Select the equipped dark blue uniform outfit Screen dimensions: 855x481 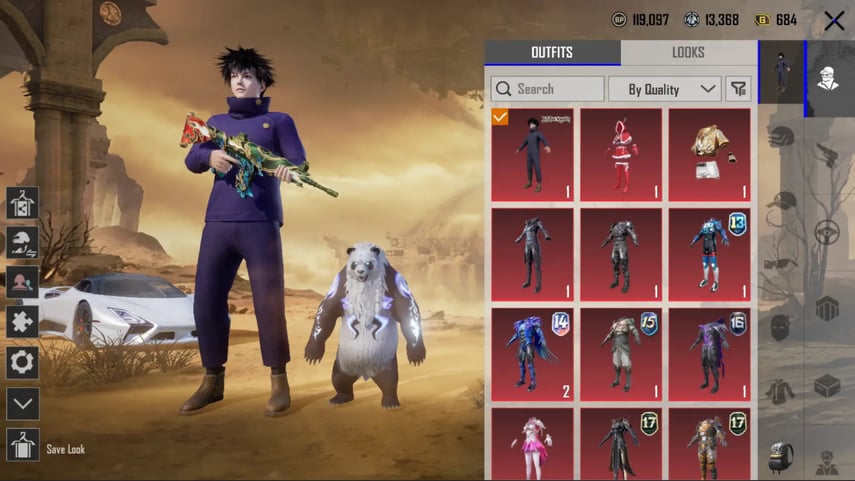click(x=532, y=154)
